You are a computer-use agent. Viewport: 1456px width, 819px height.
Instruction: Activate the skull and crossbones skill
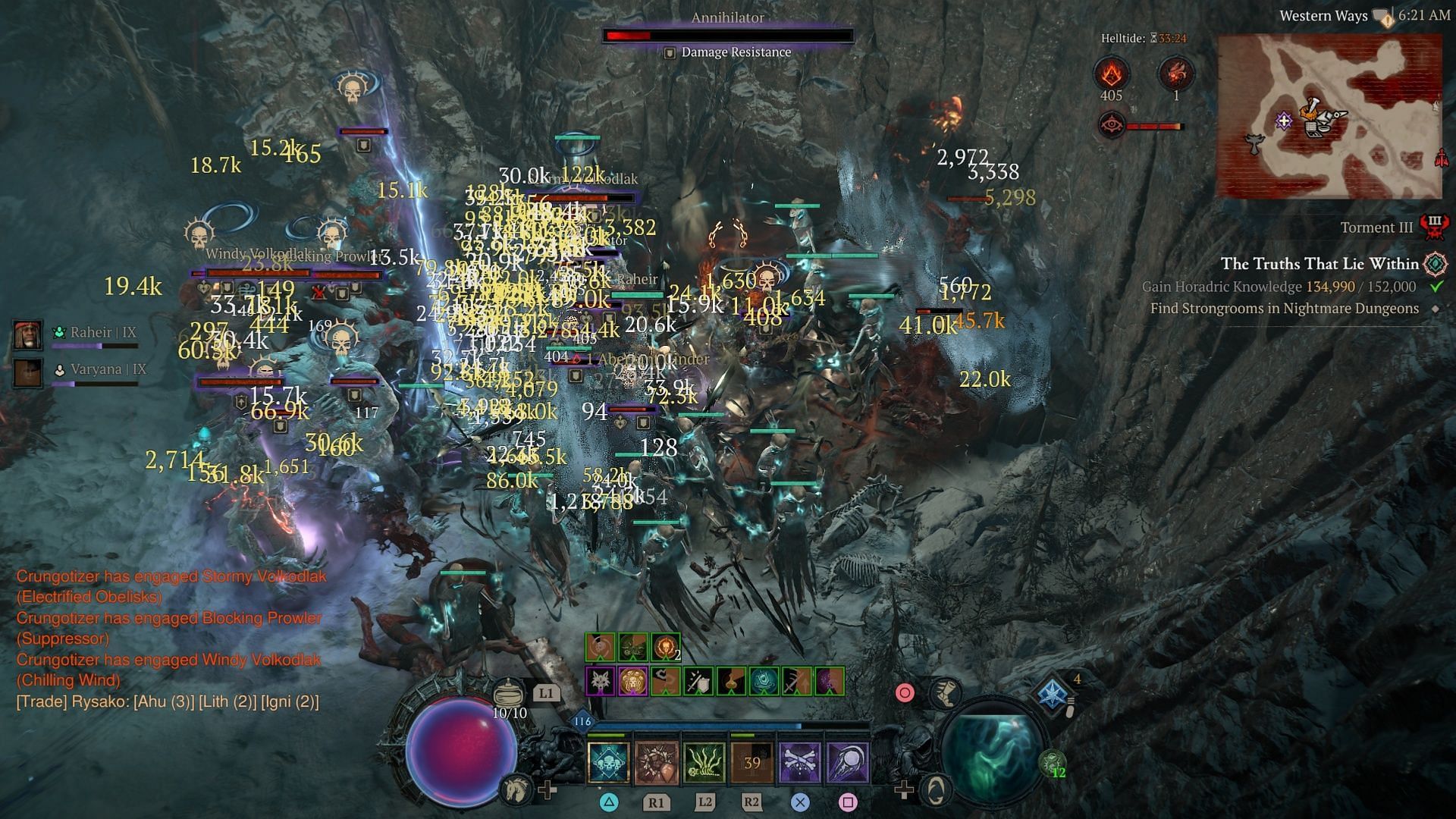point(799,762)
